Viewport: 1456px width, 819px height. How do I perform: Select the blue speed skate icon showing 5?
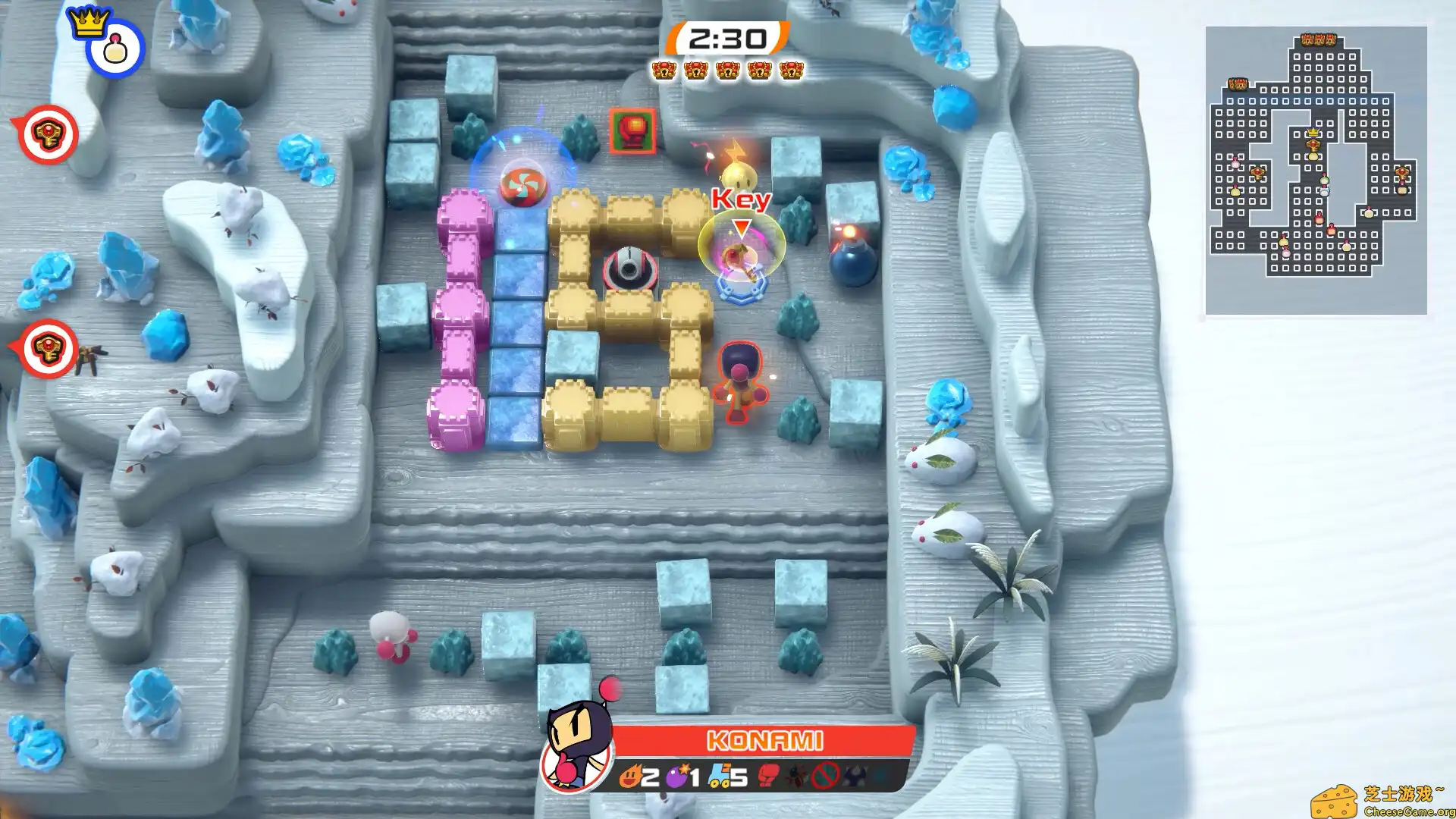point(719,774)
